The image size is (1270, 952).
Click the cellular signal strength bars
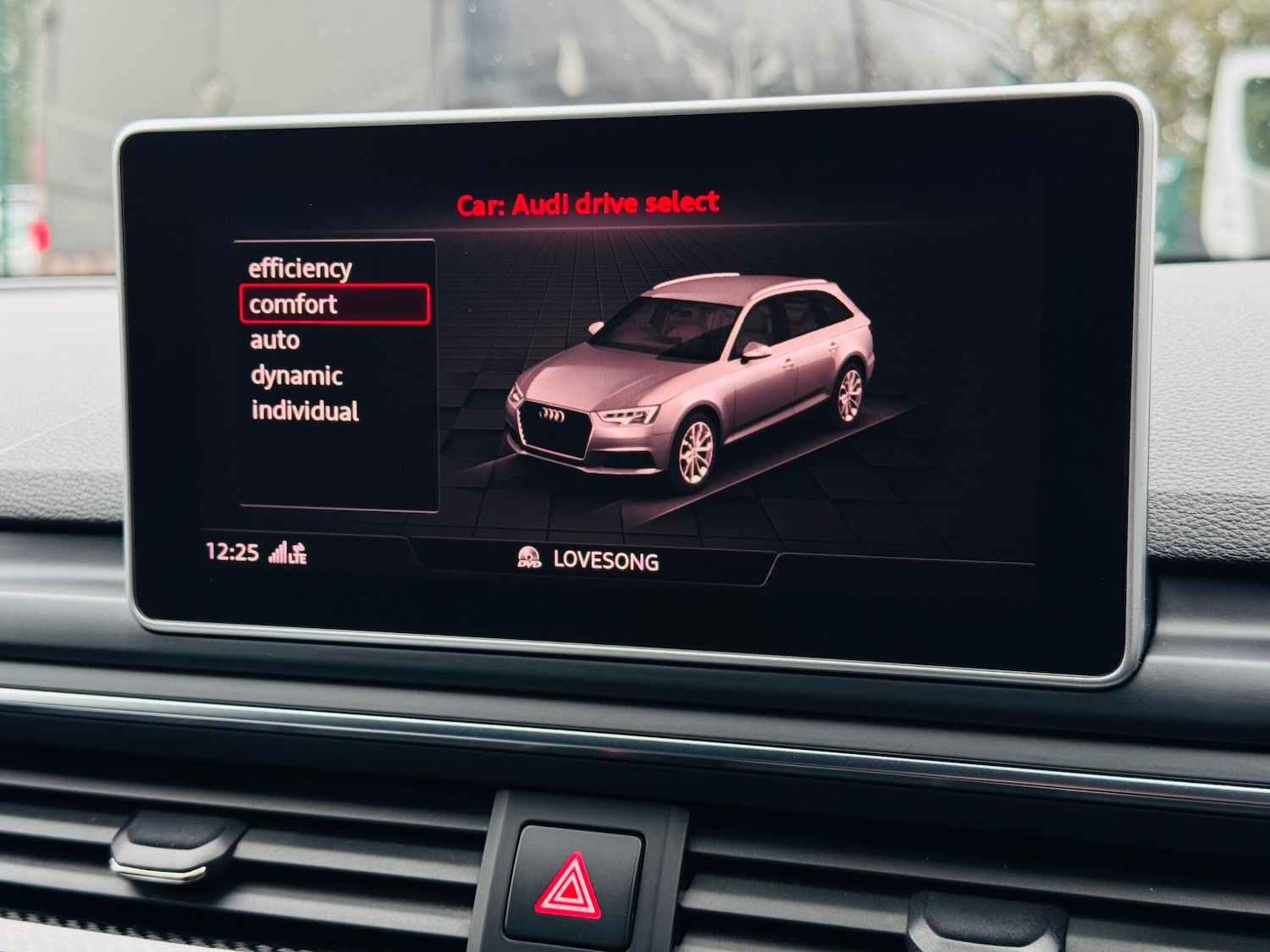coord(279,555)
